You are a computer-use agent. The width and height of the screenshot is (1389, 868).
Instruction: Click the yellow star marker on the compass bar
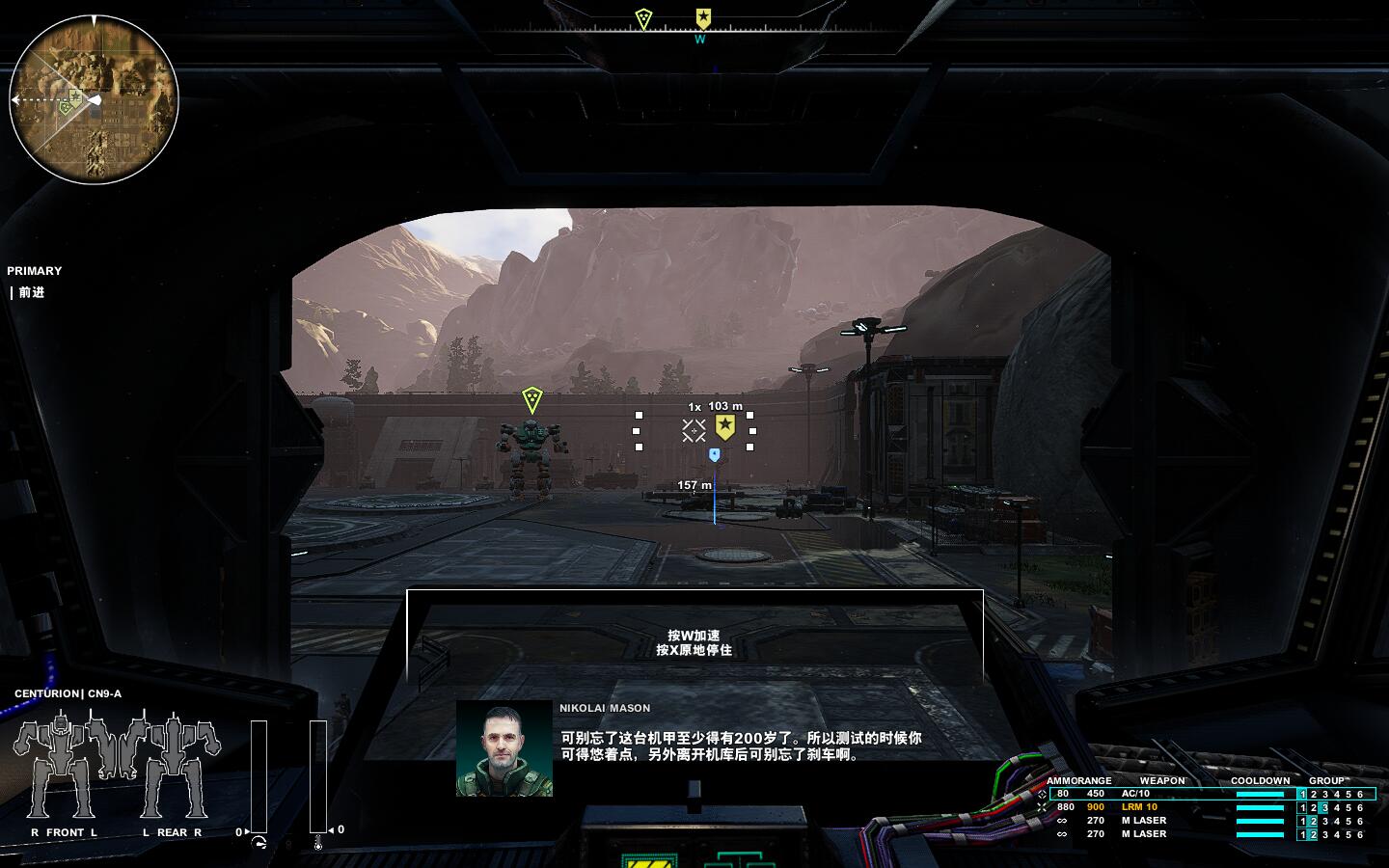[704, 17]
